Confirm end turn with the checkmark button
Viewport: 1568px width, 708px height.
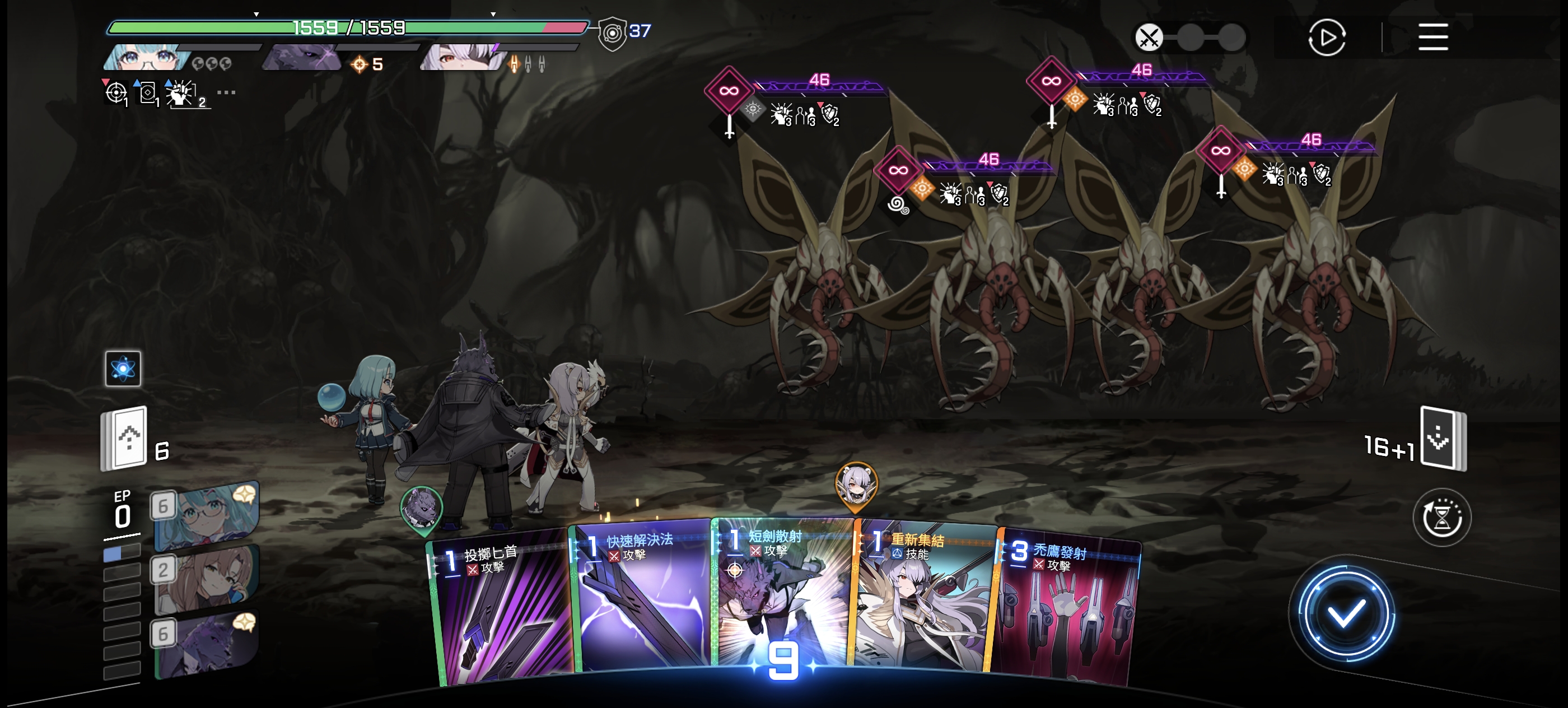pyautogui.click(x=1345, y=614)
